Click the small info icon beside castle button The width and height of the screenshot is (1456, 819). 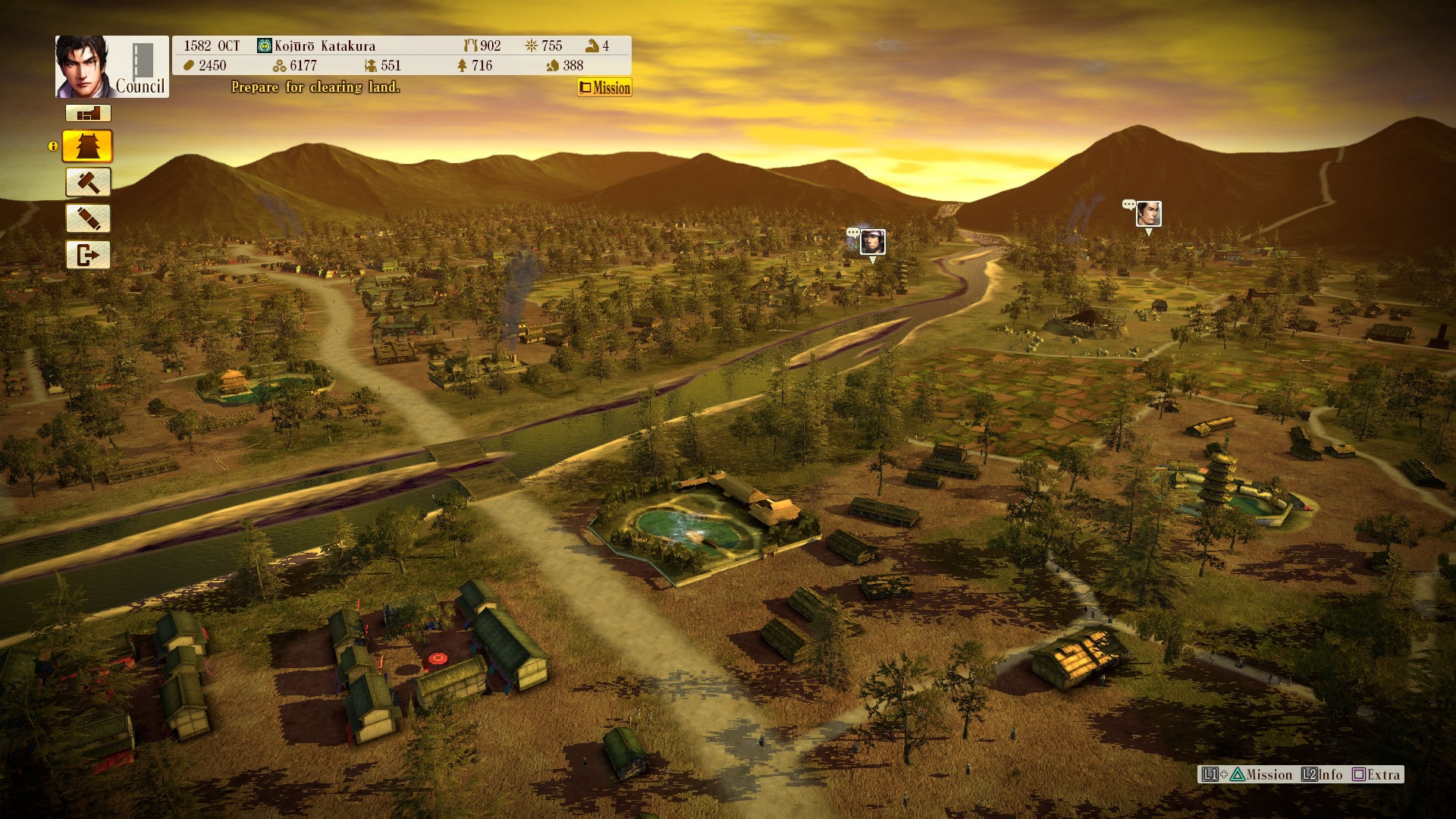tap(53, 146)
